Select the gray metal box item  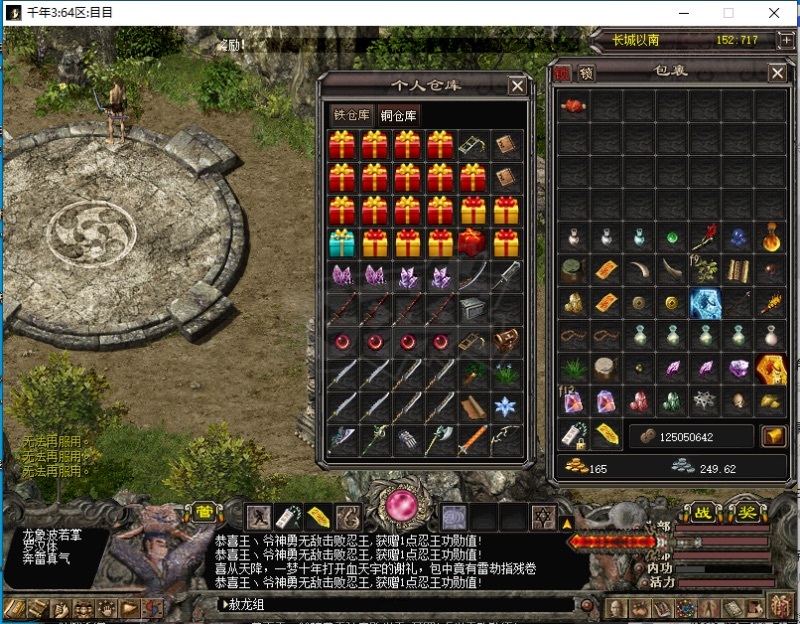(473, 308)
